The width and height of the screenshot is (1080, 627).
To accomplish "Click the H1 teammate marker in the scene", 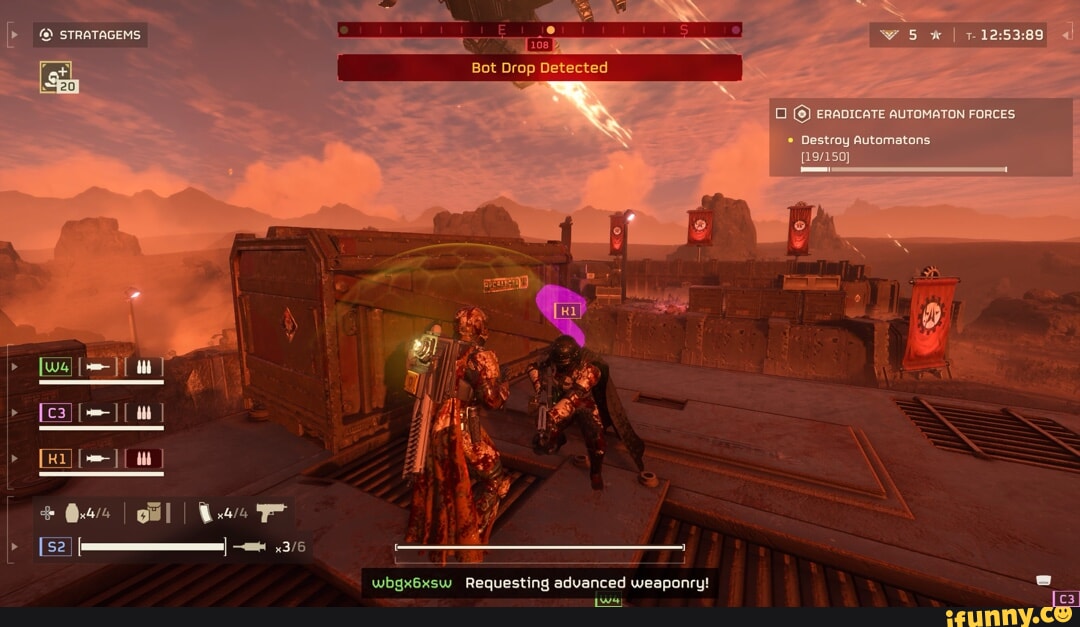I will pos(567,311).
